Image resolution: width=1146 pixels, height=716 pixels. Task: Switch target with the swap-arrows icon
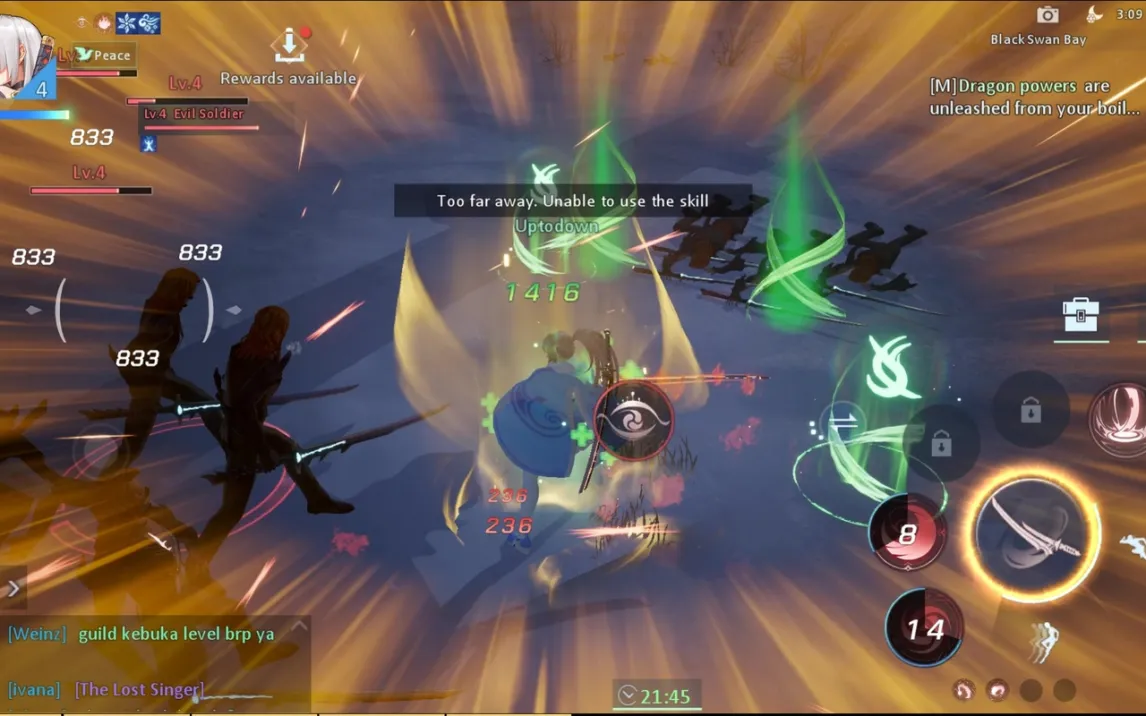[844, 422]
